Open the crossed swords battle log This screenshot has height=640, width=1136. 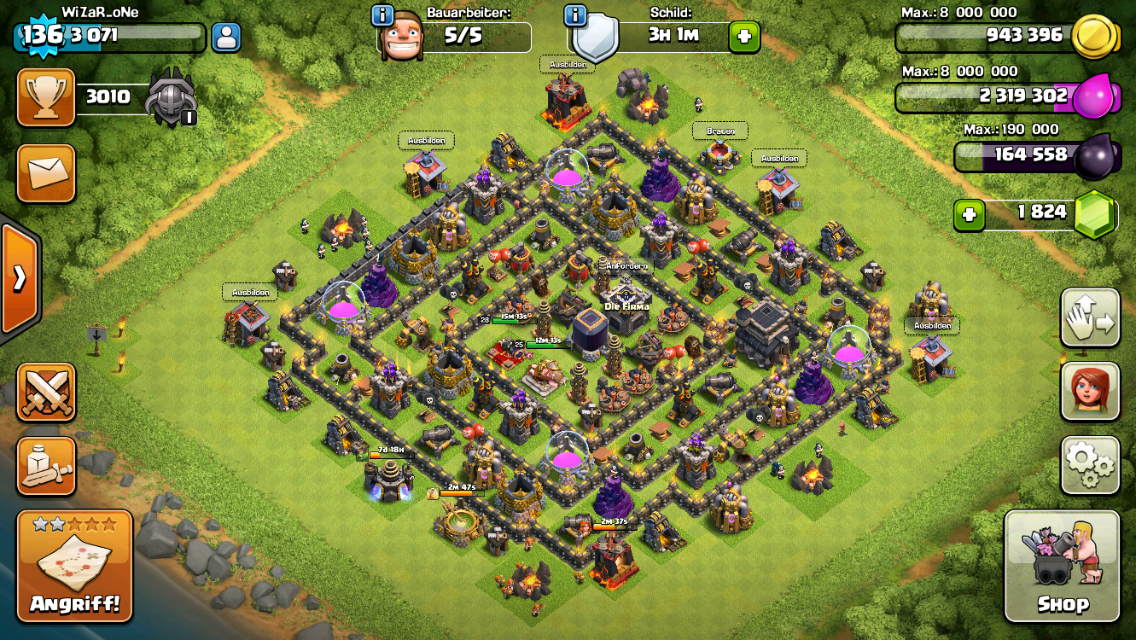[46, 391]
